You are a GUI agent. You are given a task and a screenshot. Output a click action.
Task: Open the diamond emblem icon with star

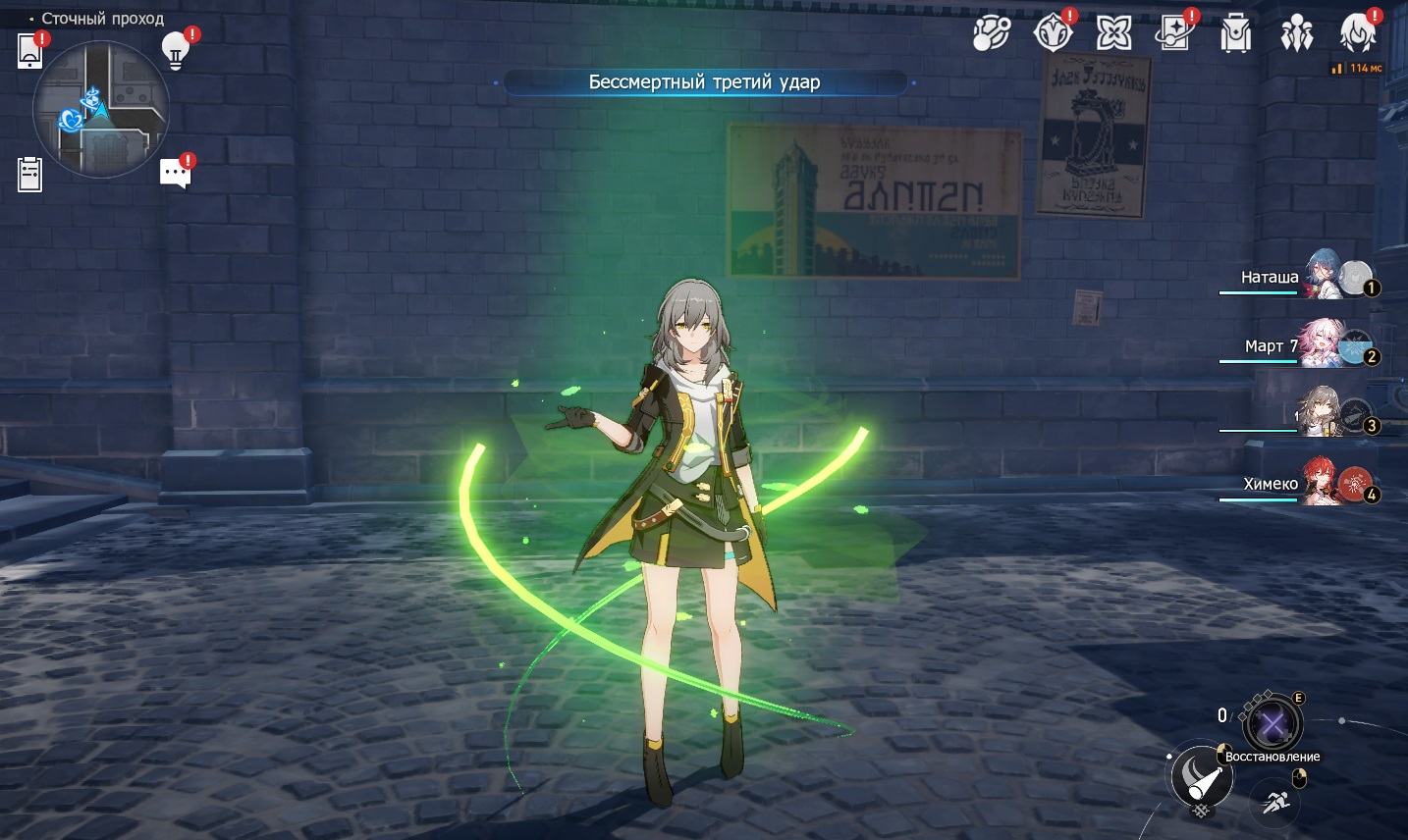coord(1053,33)
